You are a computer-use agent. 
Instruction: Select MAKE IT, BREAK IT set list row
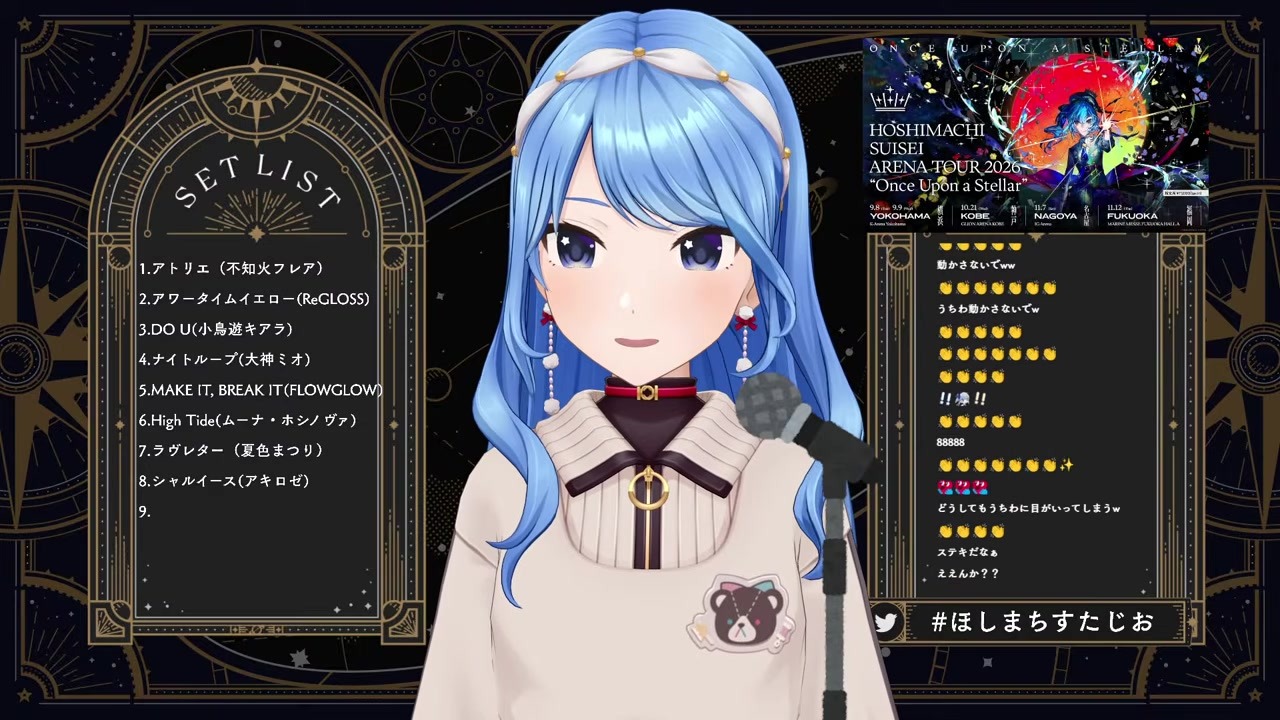(x=260, y=390)
